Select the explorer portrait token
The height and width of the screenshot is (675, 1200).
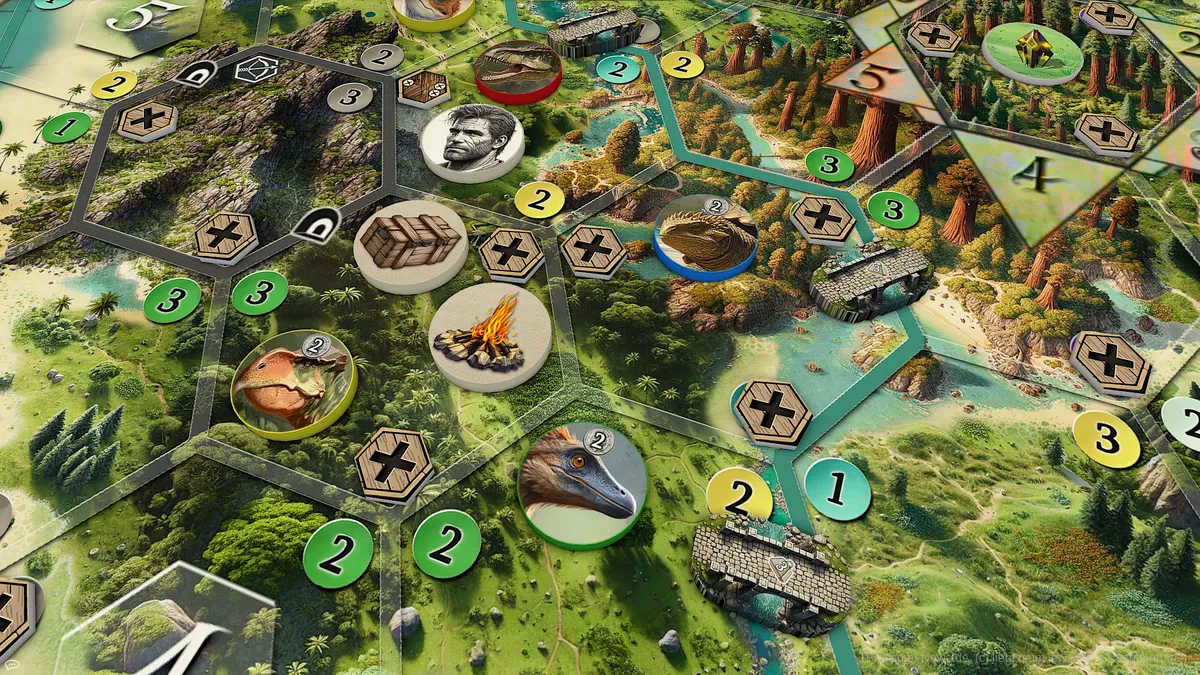473,142
